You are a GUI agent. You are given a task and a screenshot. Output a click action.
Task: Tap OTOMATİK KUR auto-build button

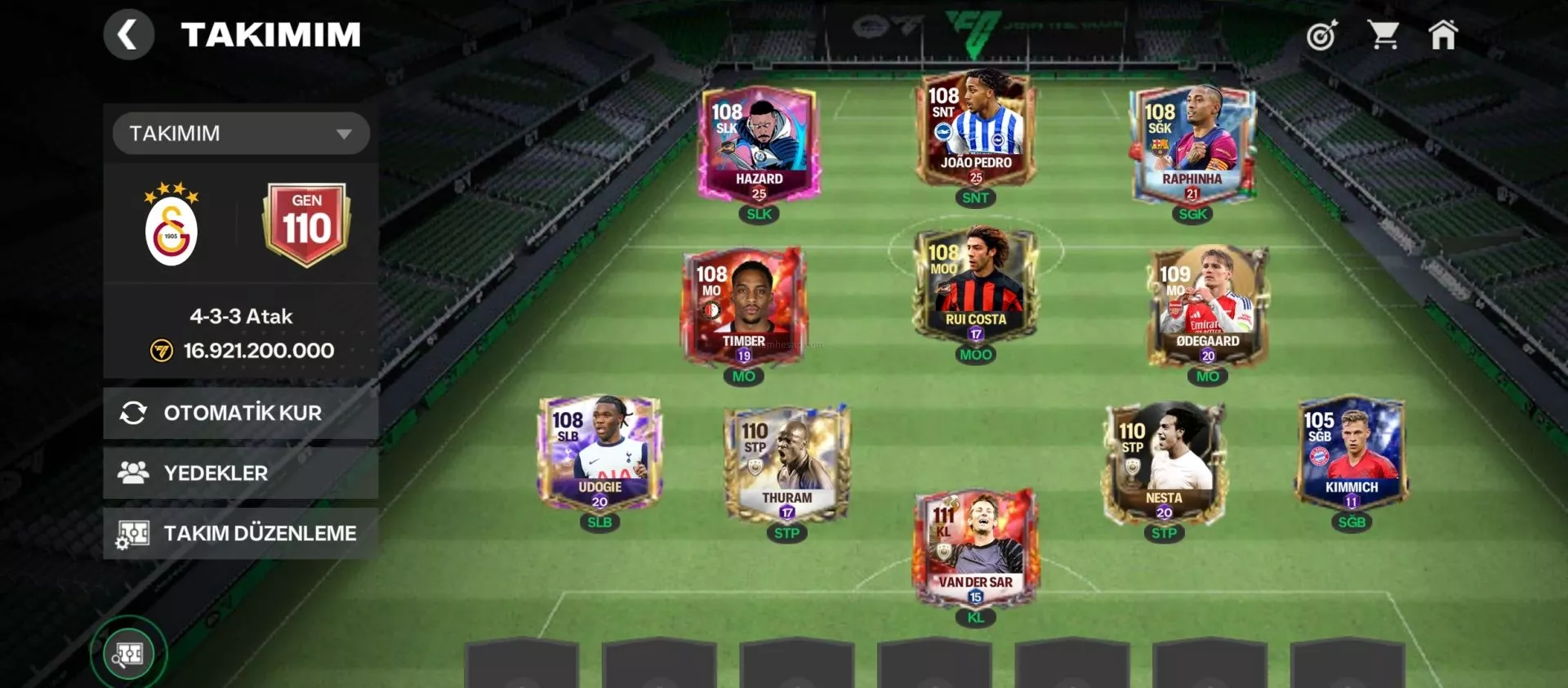pos(240,413)
